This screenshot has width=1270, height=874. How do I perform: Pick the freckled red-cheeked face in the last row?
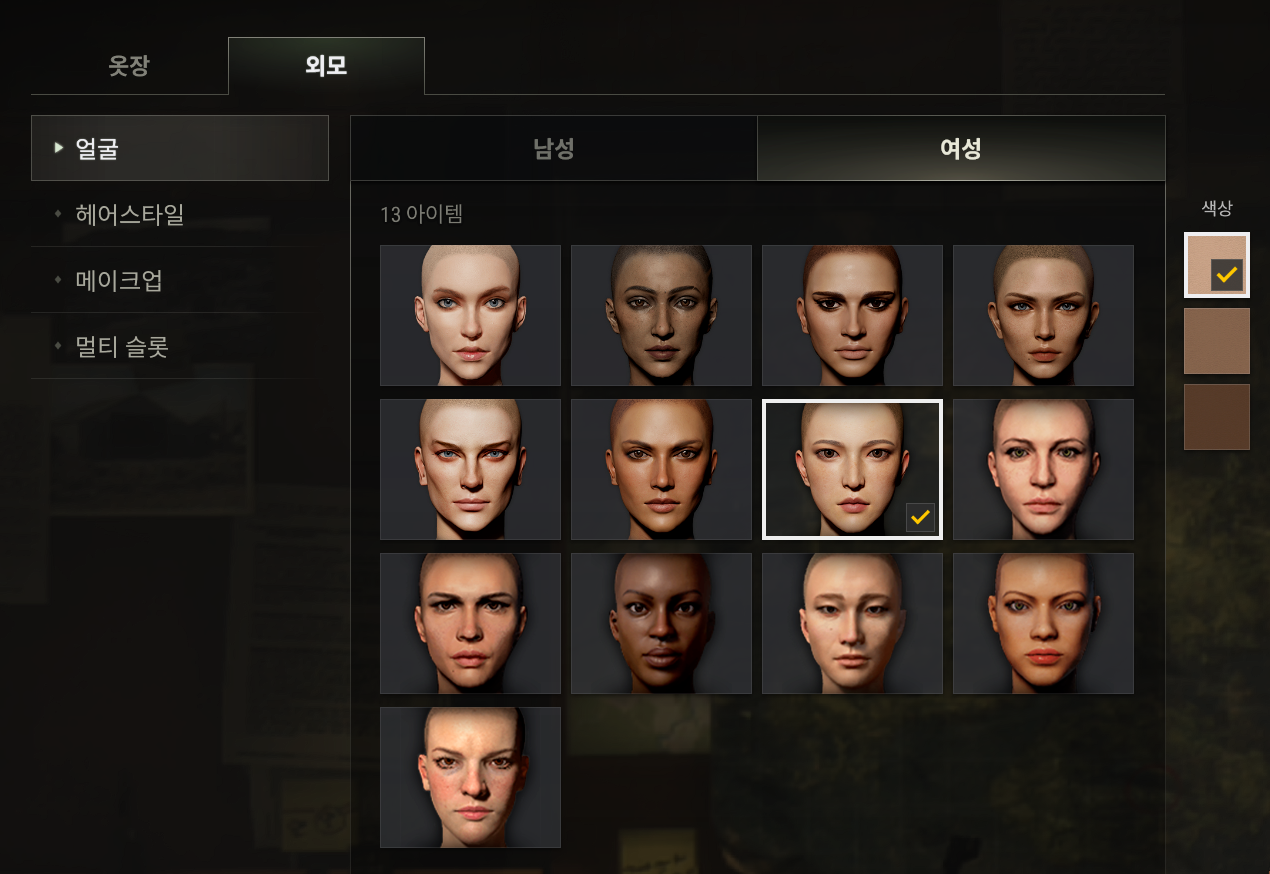point(470,777)
